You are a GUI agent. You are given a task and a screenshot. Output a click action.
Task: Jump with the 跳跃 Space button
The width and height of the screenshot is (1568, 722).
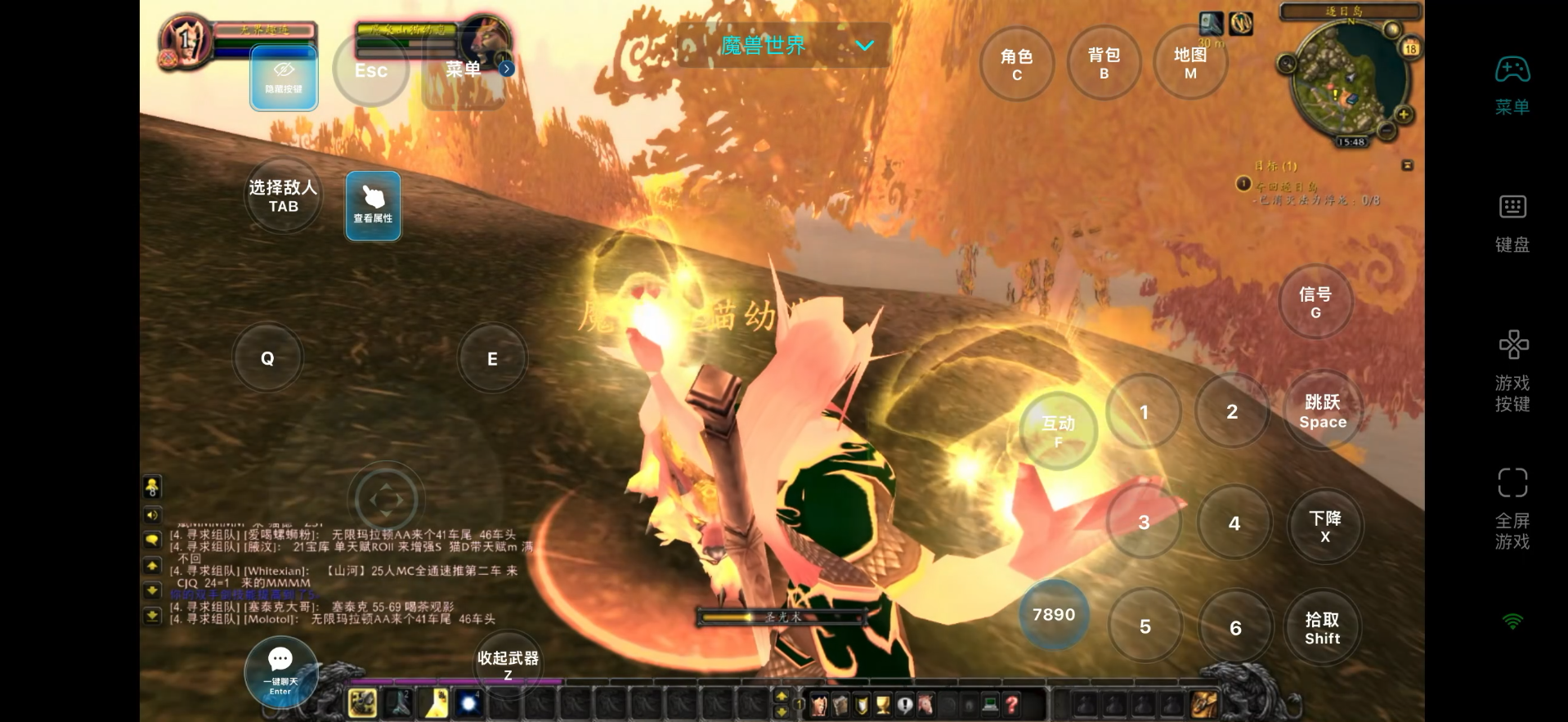click(x=1322, y=411)
